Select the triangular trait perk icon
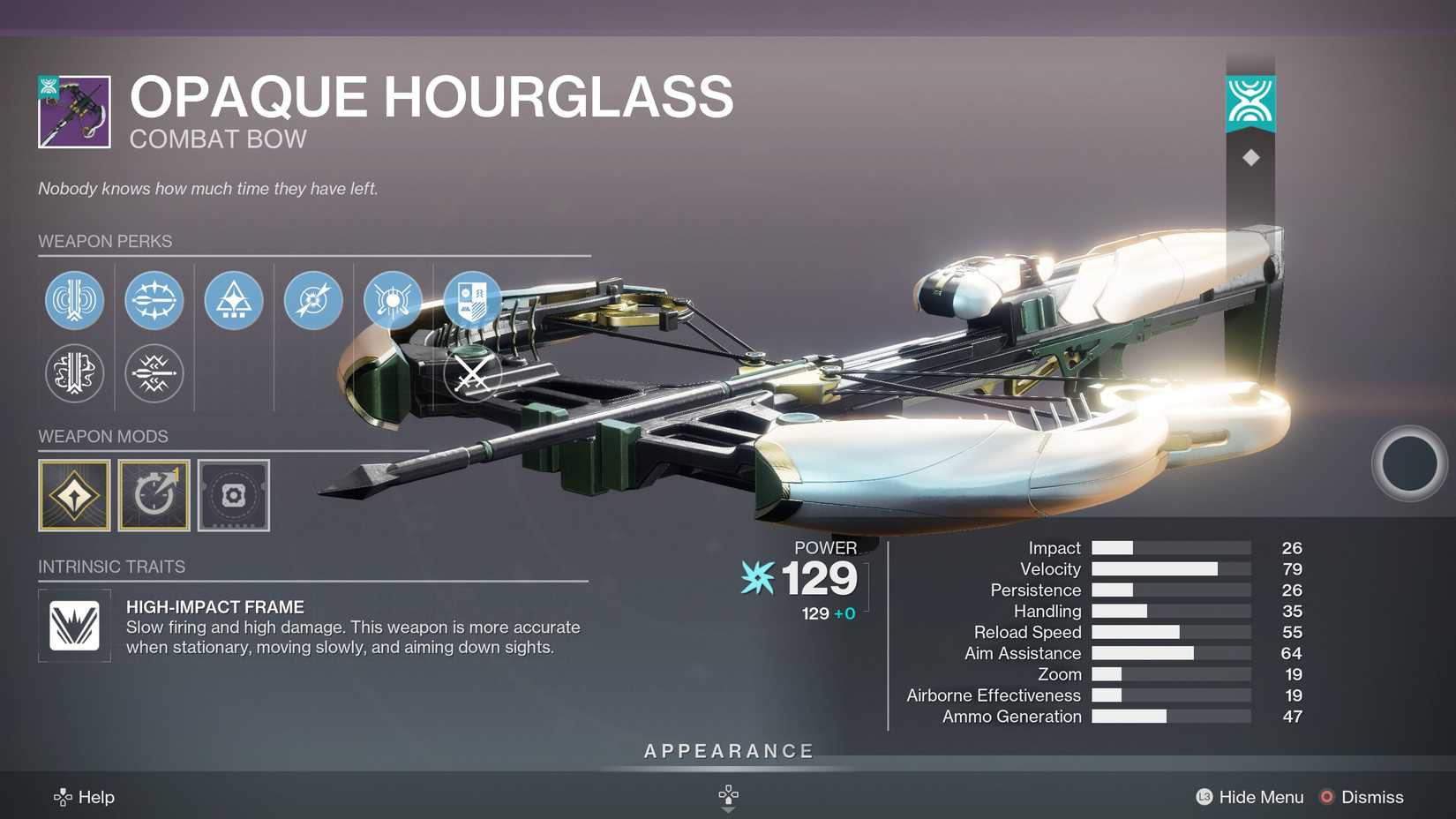This screenshot has width=1456, height=819. (233, 300)
